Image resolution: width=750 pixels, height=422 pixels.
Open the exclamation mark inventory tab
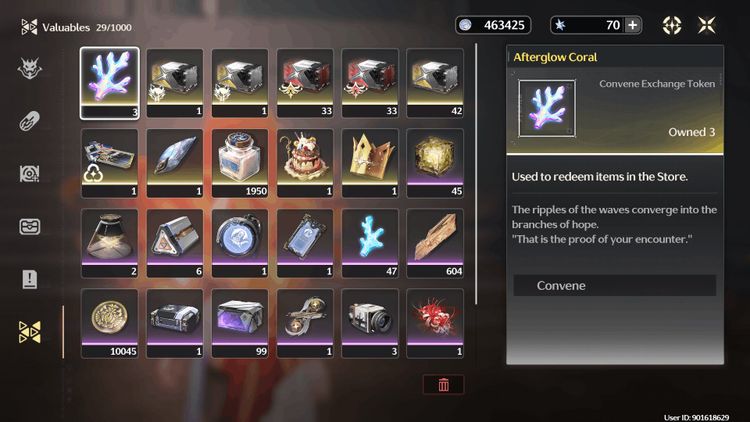pos(30,279)
